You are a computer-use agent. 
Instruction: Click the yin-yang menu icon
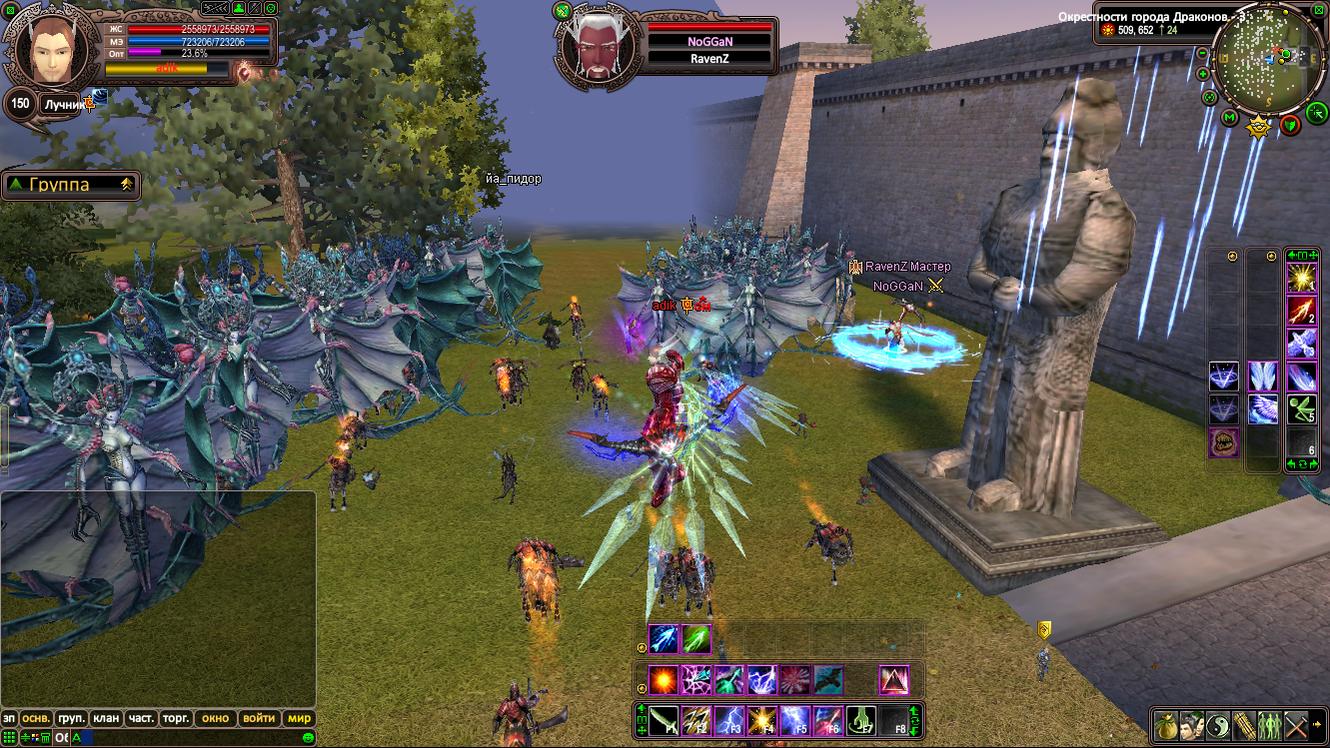(1216, 725)
